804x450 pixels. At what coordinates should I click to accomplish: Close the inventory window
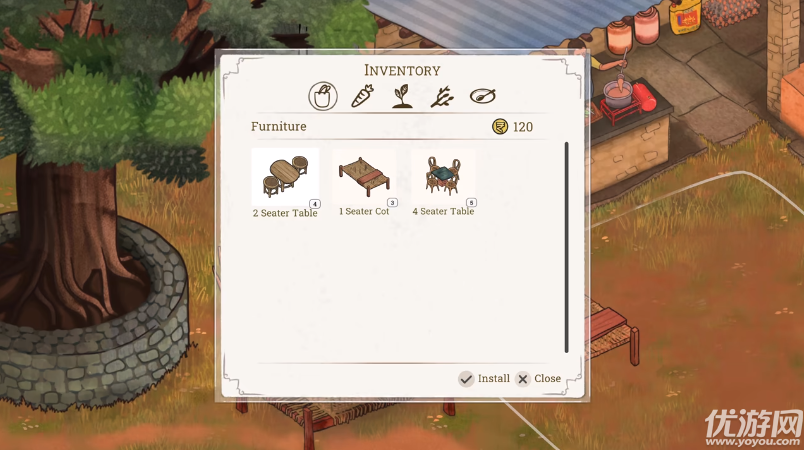click(538, 379)
